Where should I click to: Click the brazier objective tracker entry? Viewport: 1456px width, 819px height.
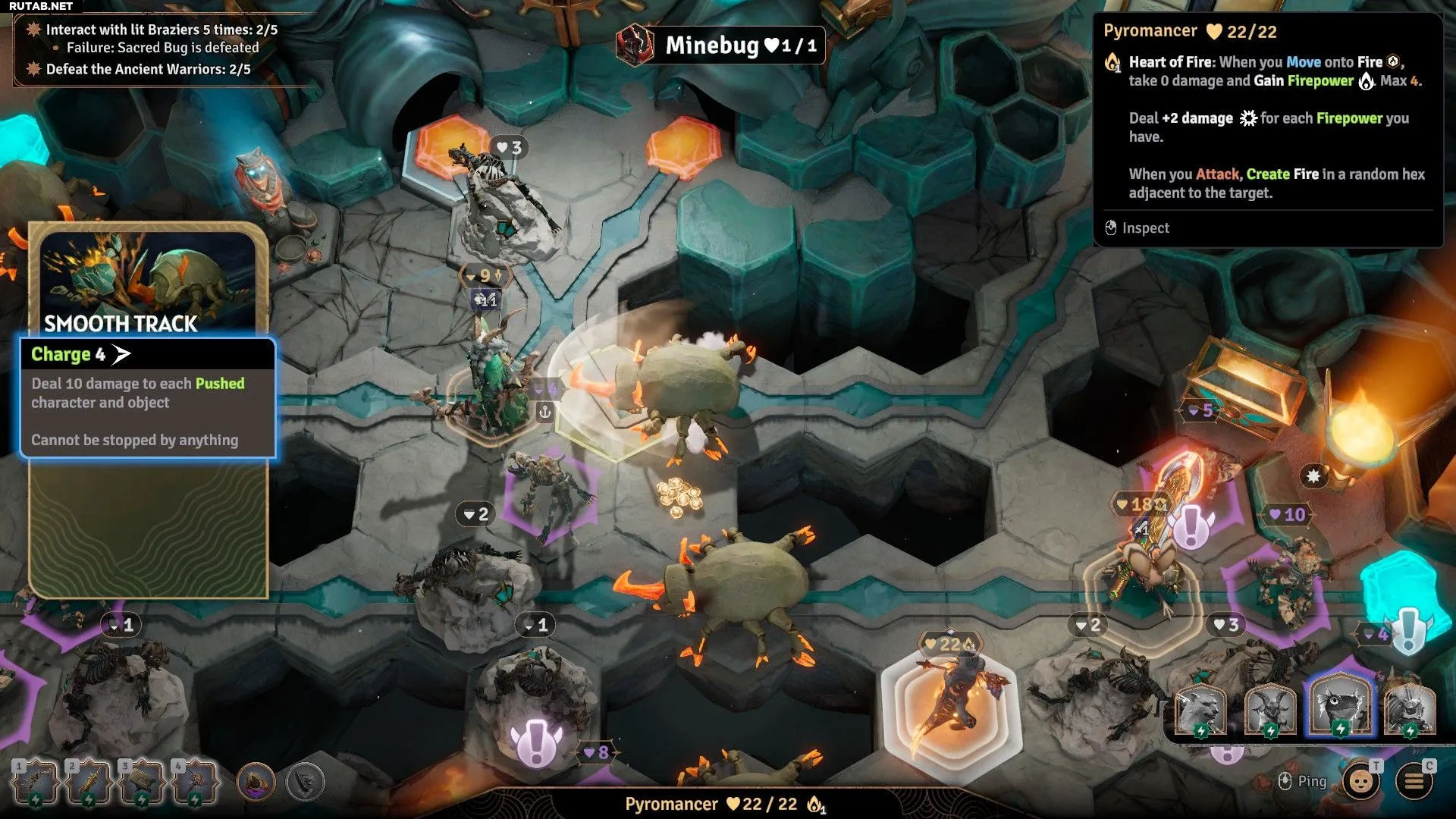point(162,30)
